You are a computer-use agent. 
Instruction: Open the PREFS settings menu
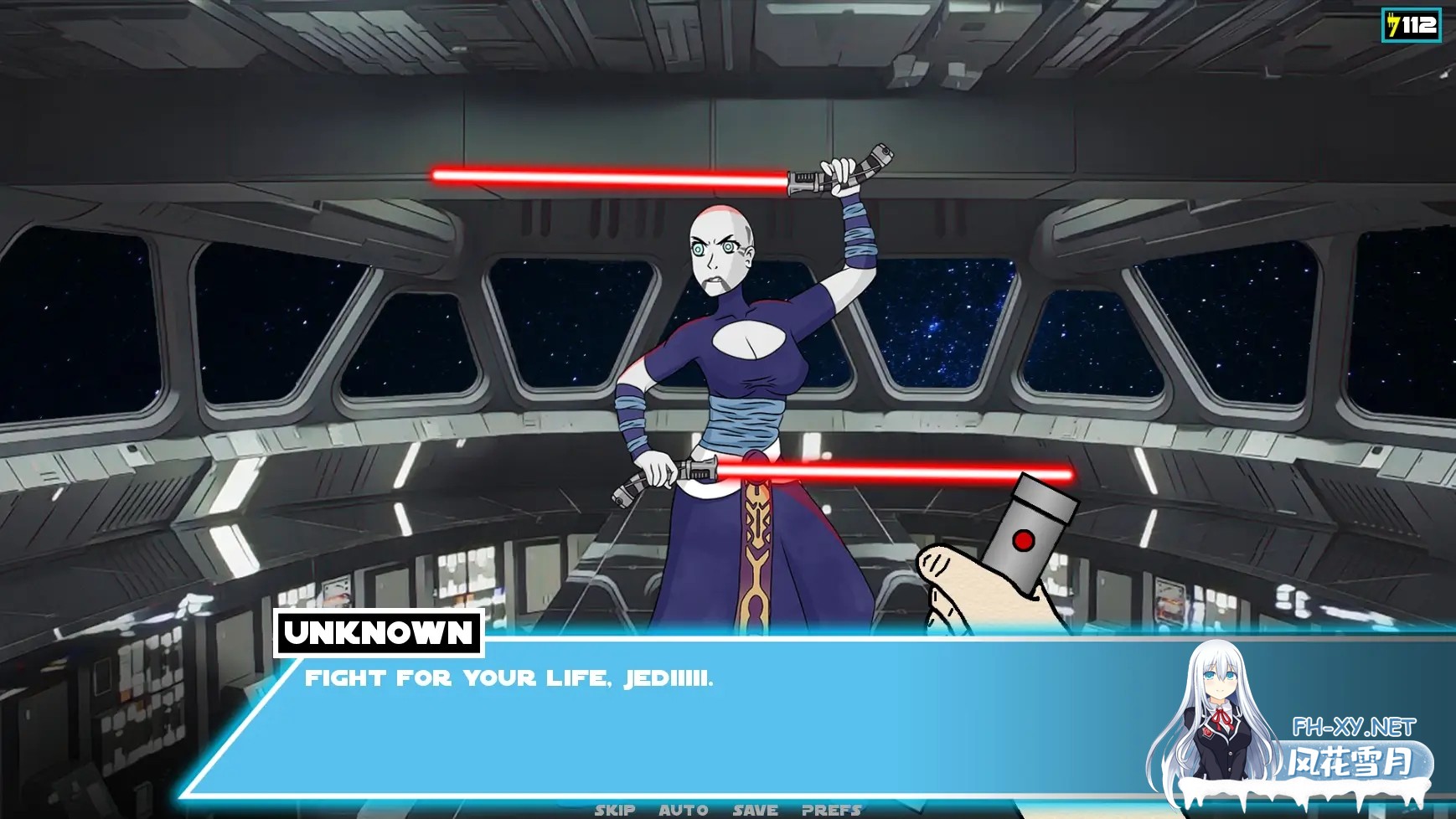coord(830,809)
